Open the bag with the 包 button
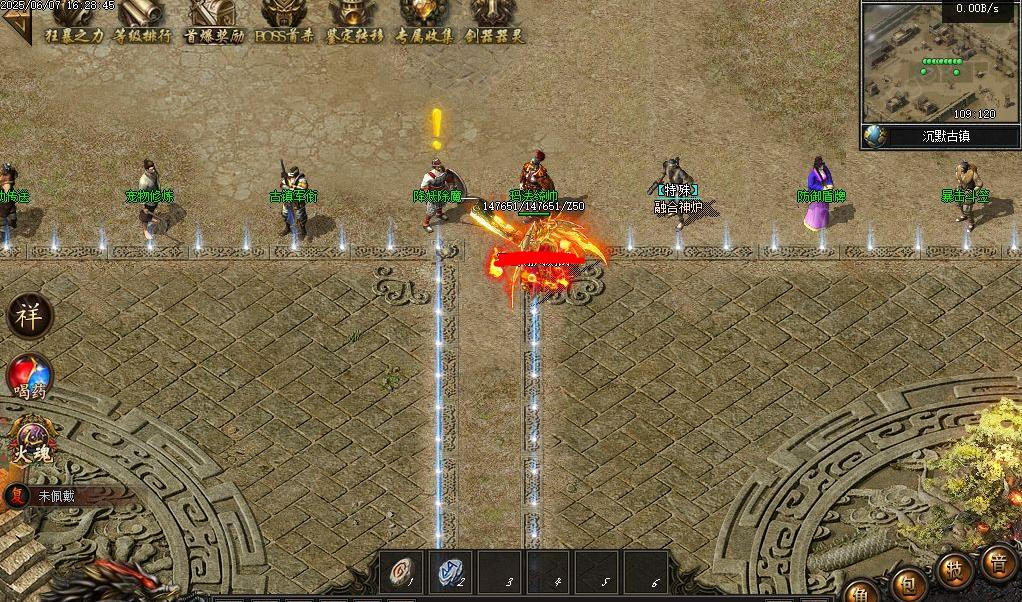The height and width of the screenshot is (602, 1022). pyautogui.click(x=910, y=583)
